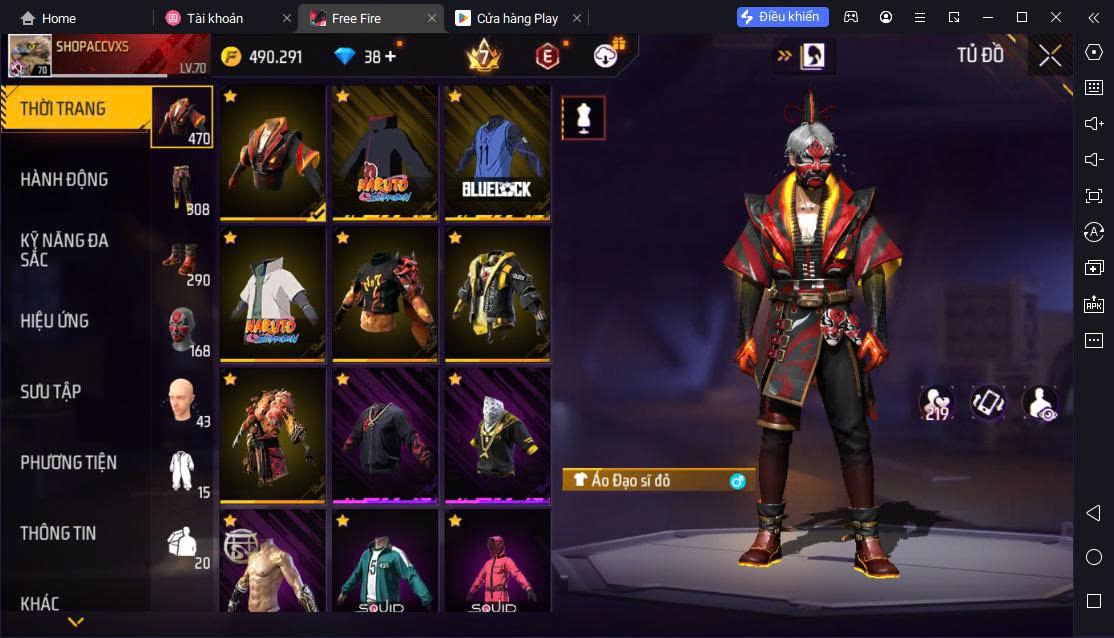Click the mannequin outfit preview icon

582,118
